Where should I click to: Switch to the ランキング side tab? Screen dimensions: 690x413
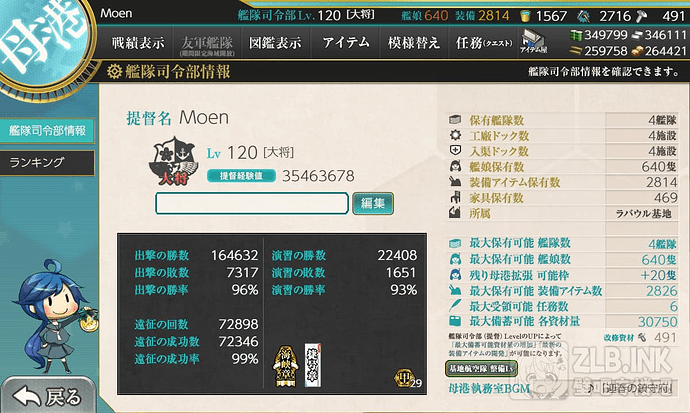38,162
